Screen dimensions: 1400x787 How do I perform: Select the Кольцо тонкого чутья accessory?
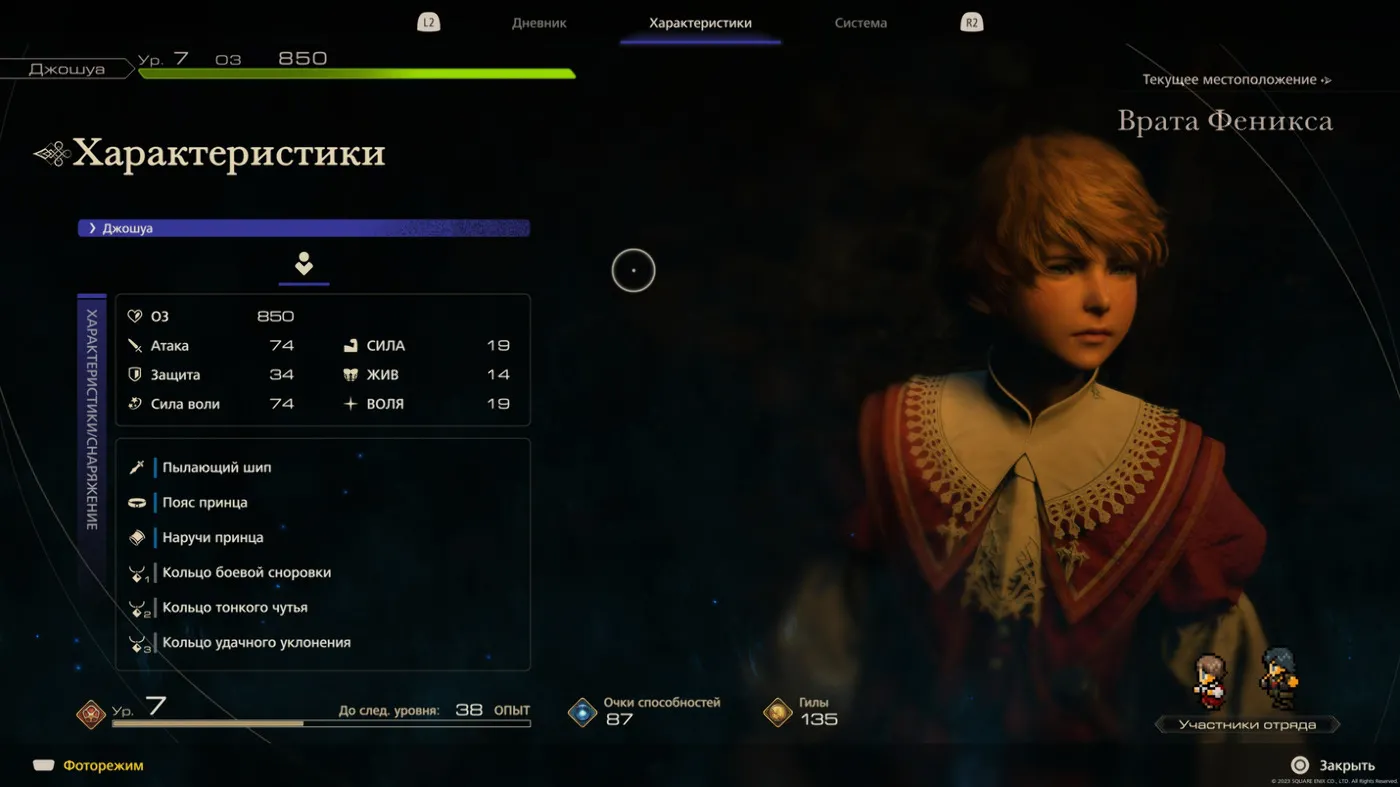coord(235,607)
